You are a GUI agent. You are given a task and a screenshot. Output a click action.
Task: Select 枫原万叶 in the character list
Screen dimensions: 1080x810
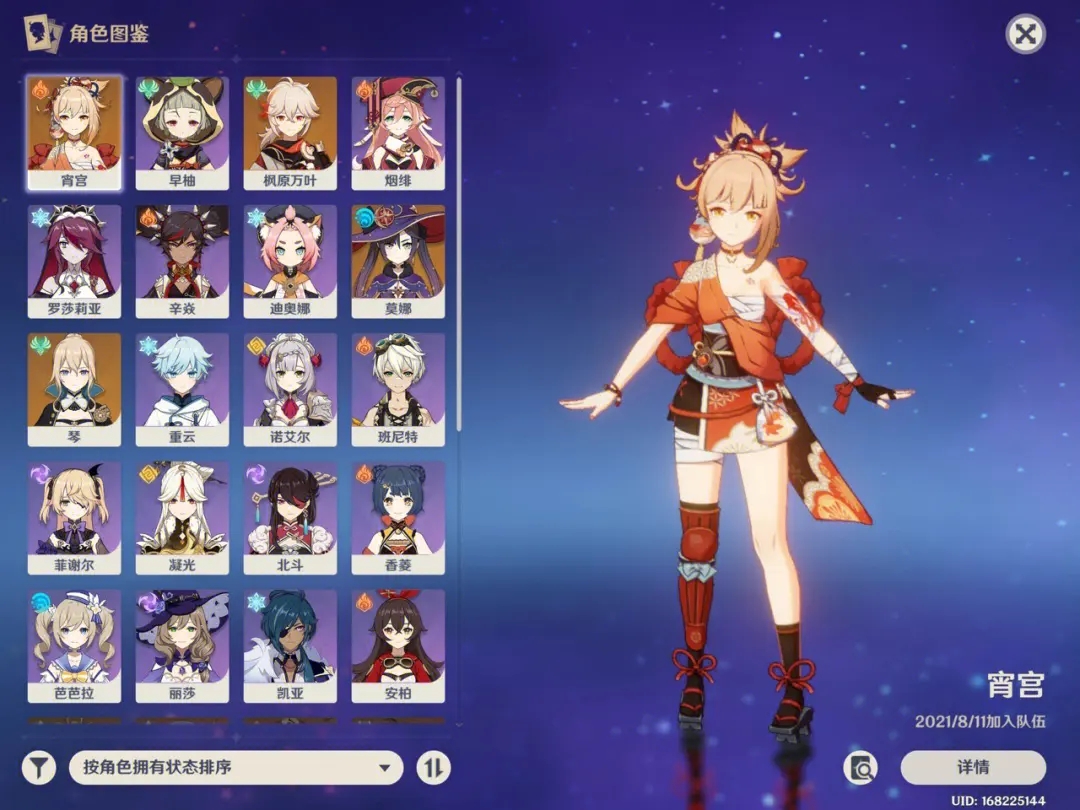[x=290, y=132]
